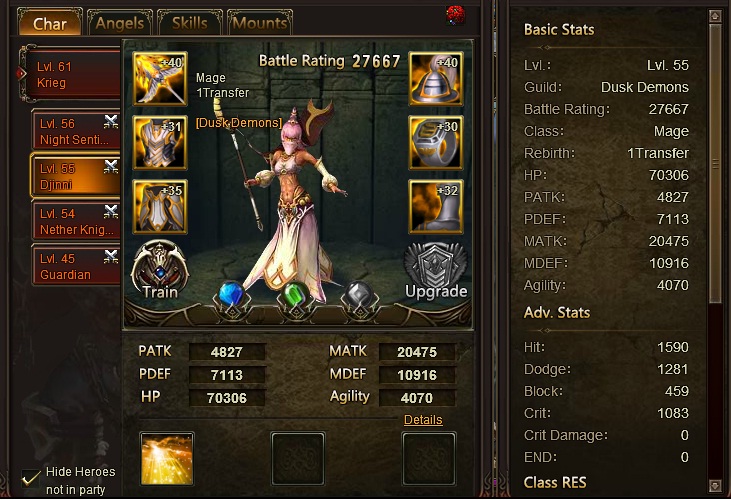
Task: Select the +40 weapon equipment slot
Action: pos(160,79)
